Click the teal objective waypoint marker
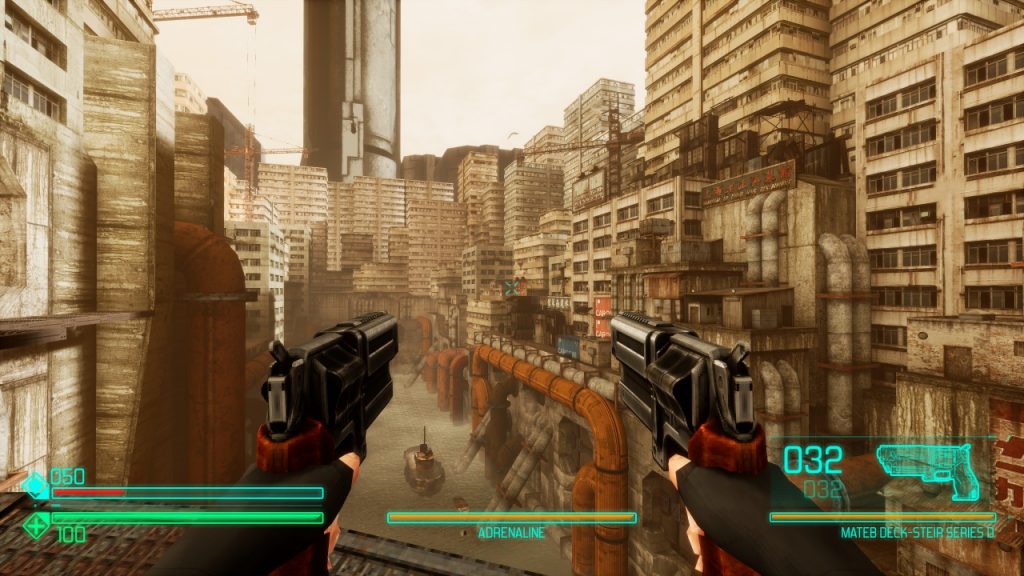This screenshot has width=1024, height=576. (x=512, y=288)
